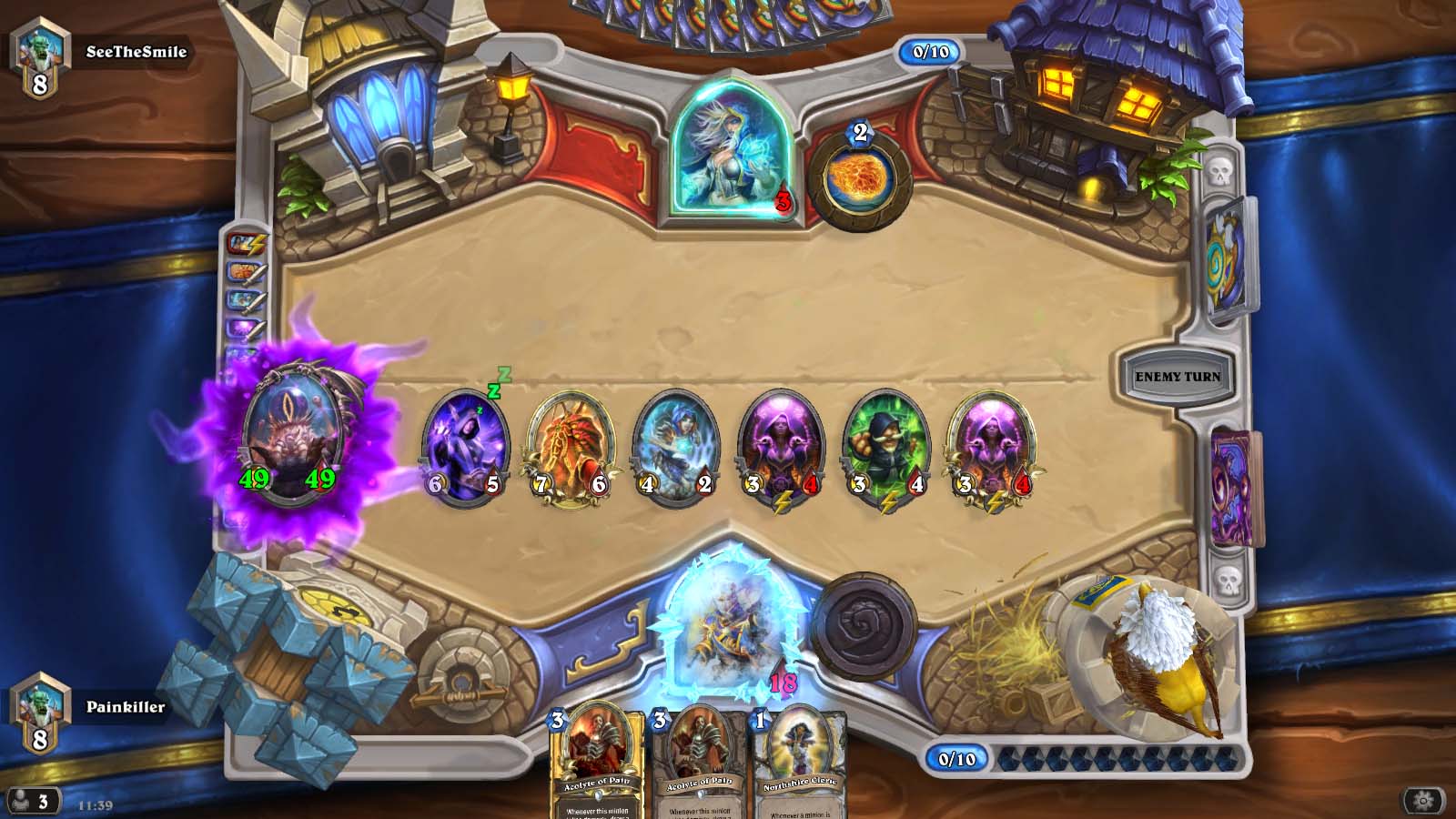Select the sleeping 6/5 minion
1456x819 pixels.
click(465, 447)
